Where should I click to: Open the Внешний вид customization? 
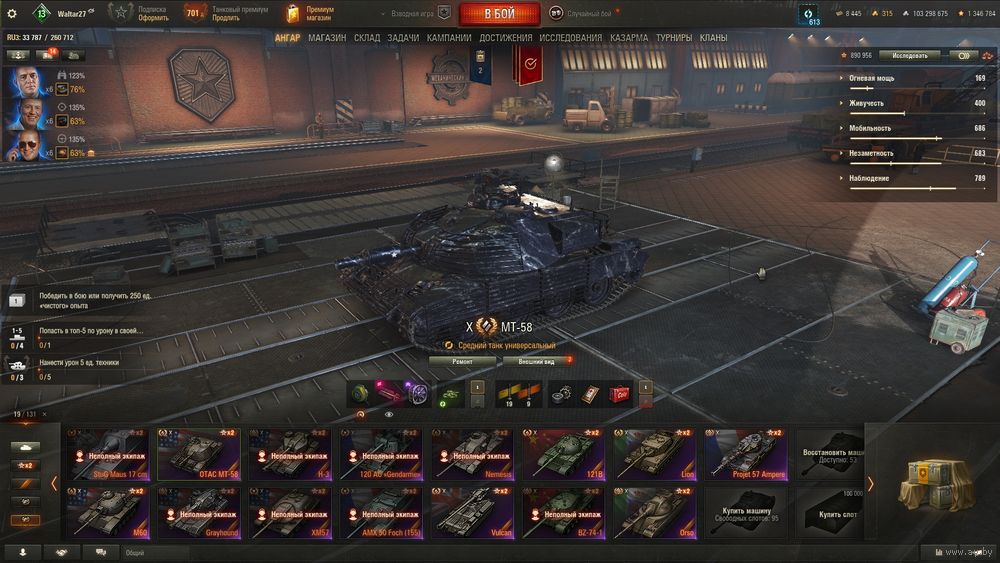coord(536,361)
